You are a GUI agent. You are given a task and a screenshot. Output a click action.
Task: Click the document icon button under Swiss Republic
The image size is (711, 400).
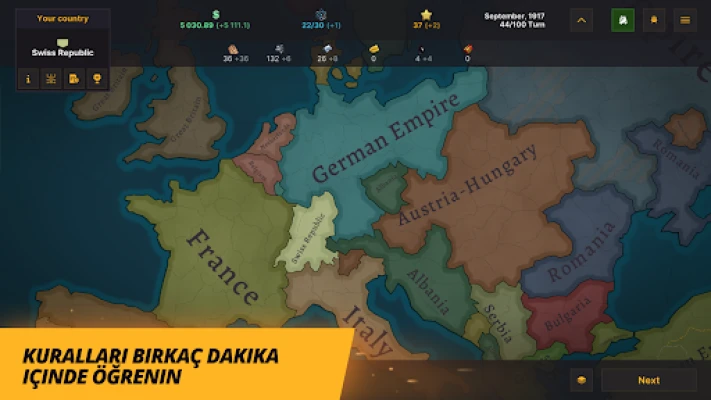pos(74,78)
